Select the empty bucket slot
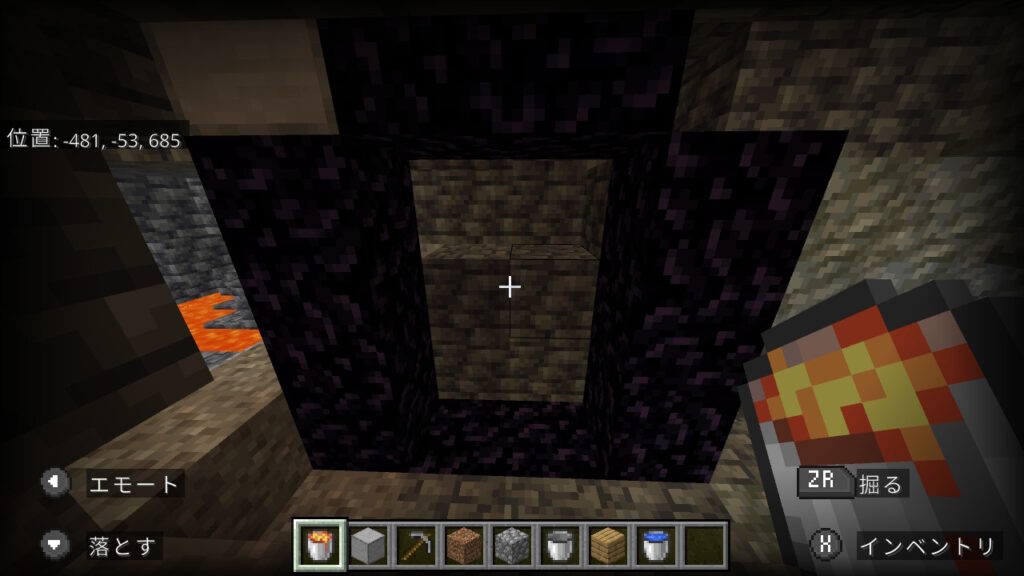1024x576 pixels. pos(558,545)
